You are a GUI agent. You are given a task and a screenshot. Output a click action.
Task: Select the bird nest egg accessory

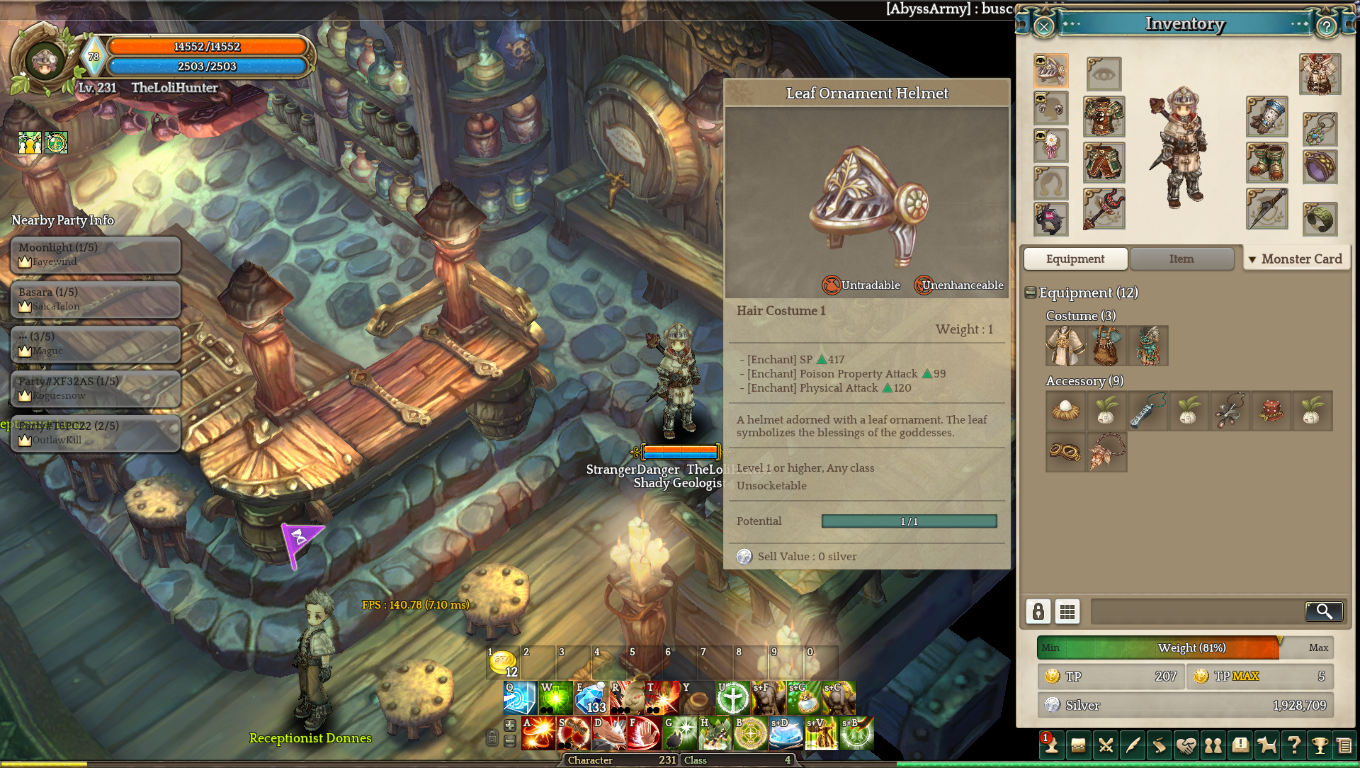click(x=1066, y=411)
